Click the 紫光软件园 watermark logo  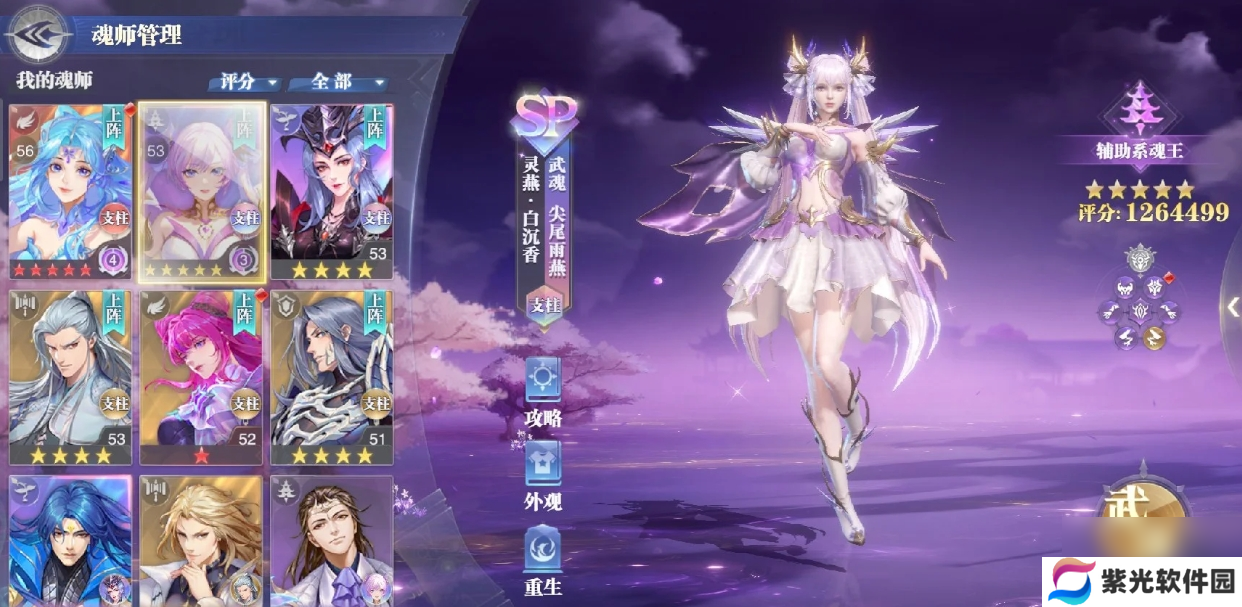(x=1139, y=581)
